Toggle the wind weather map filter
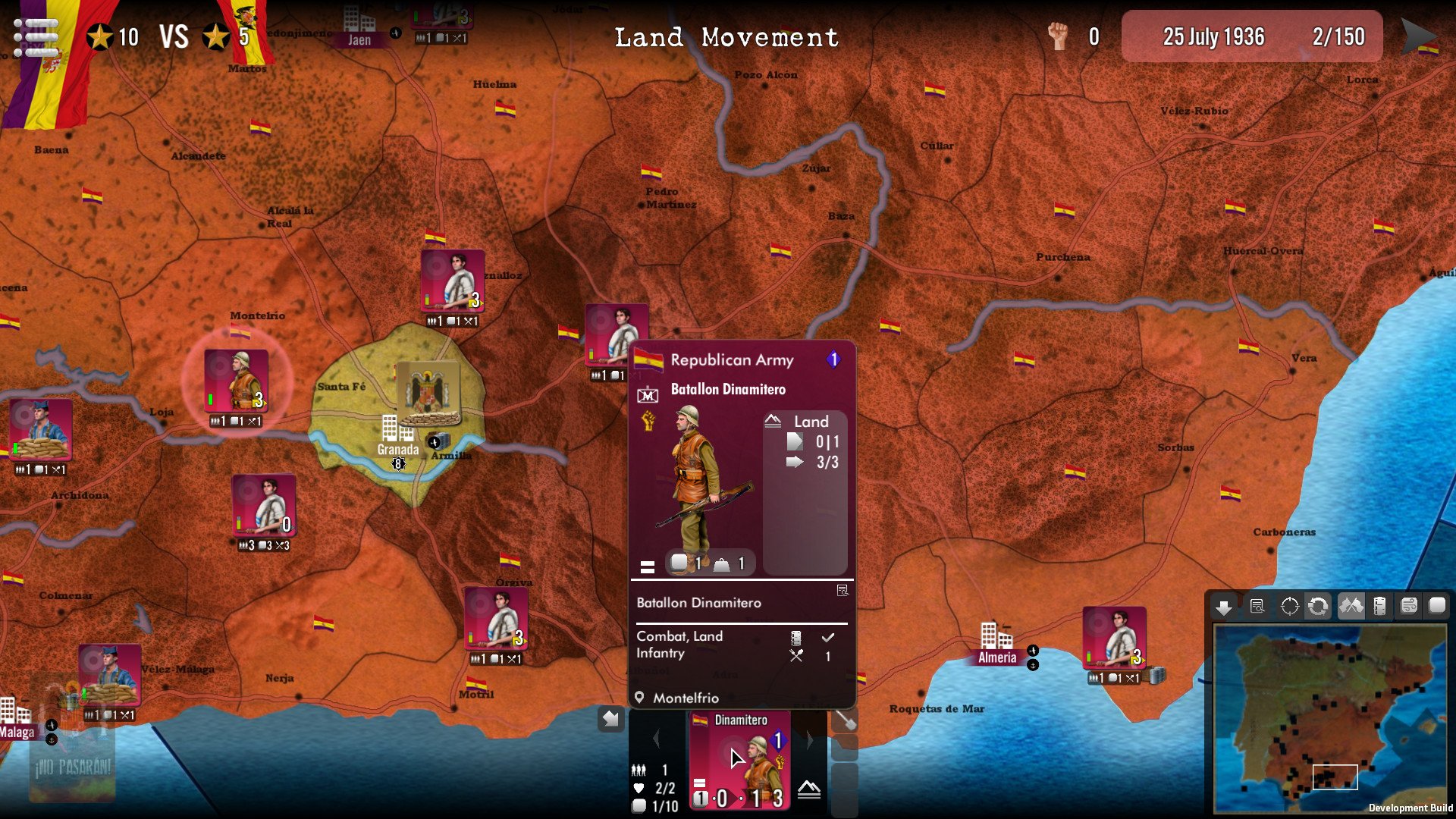Image resolution: width=1456 pixels, height=819 pixels. (1408, 607)
